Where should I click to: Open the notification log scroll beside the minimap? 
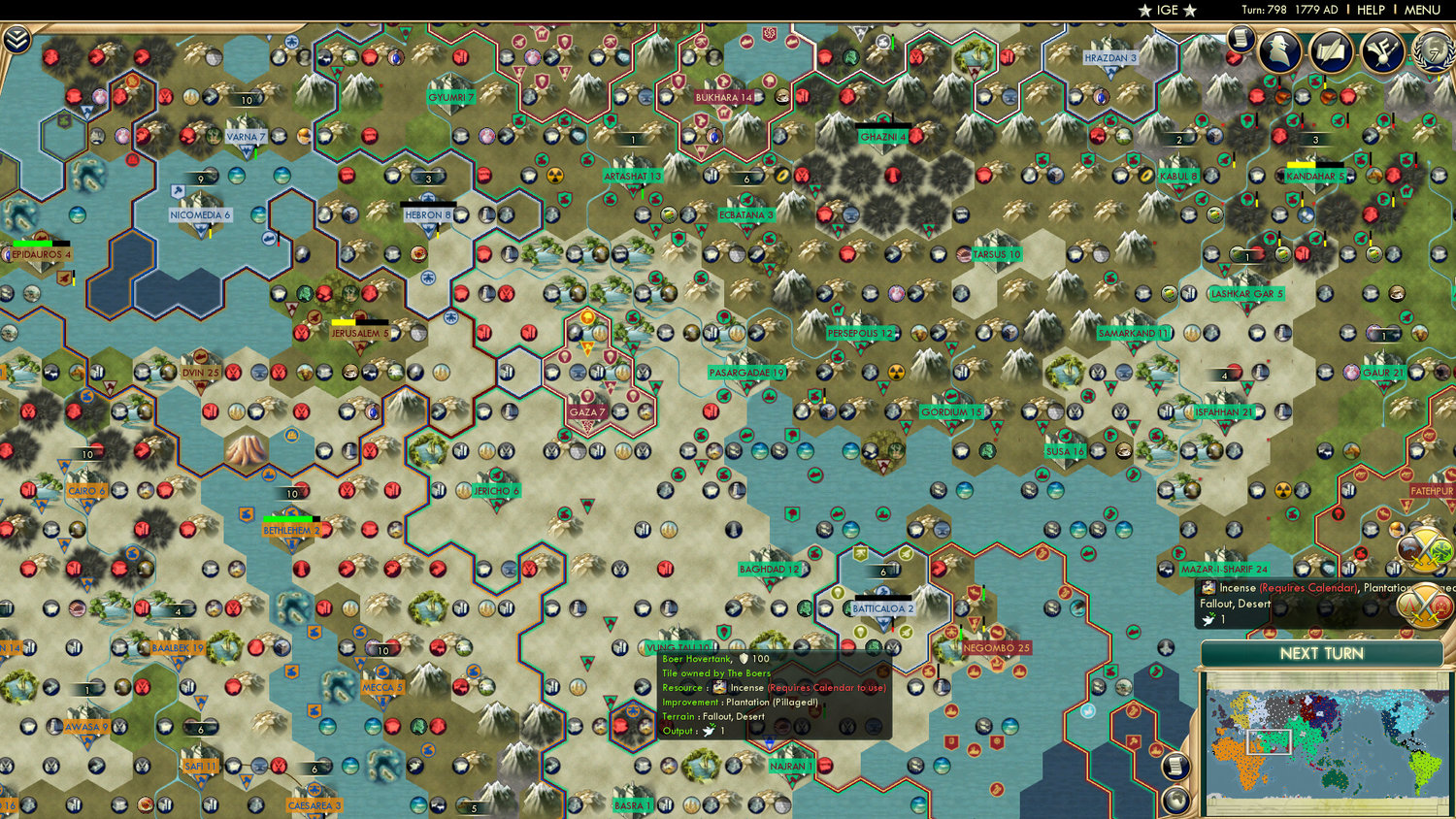point(1175,765)
